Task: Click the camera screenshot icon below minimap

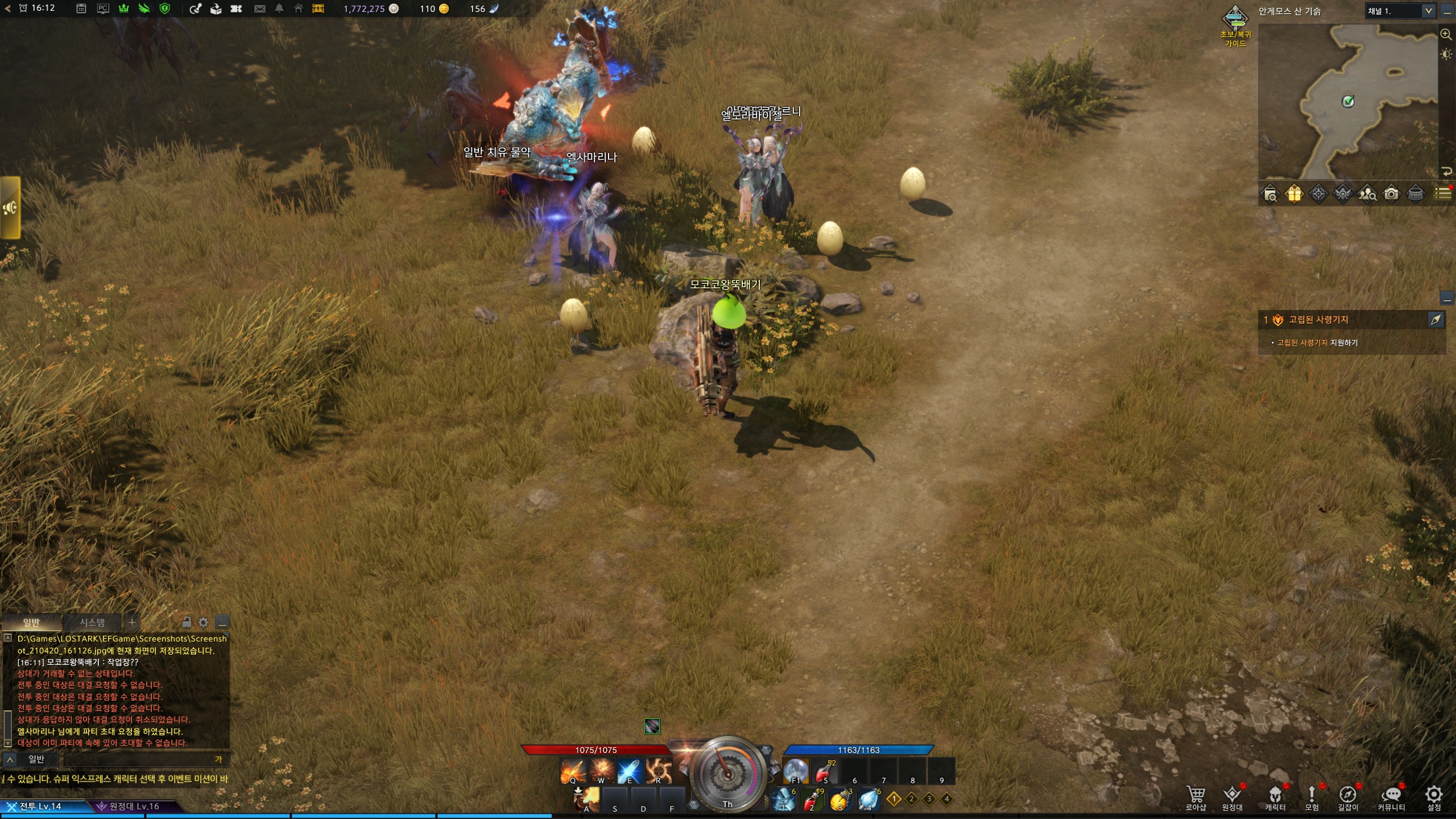Action: tap(1391, 195)
